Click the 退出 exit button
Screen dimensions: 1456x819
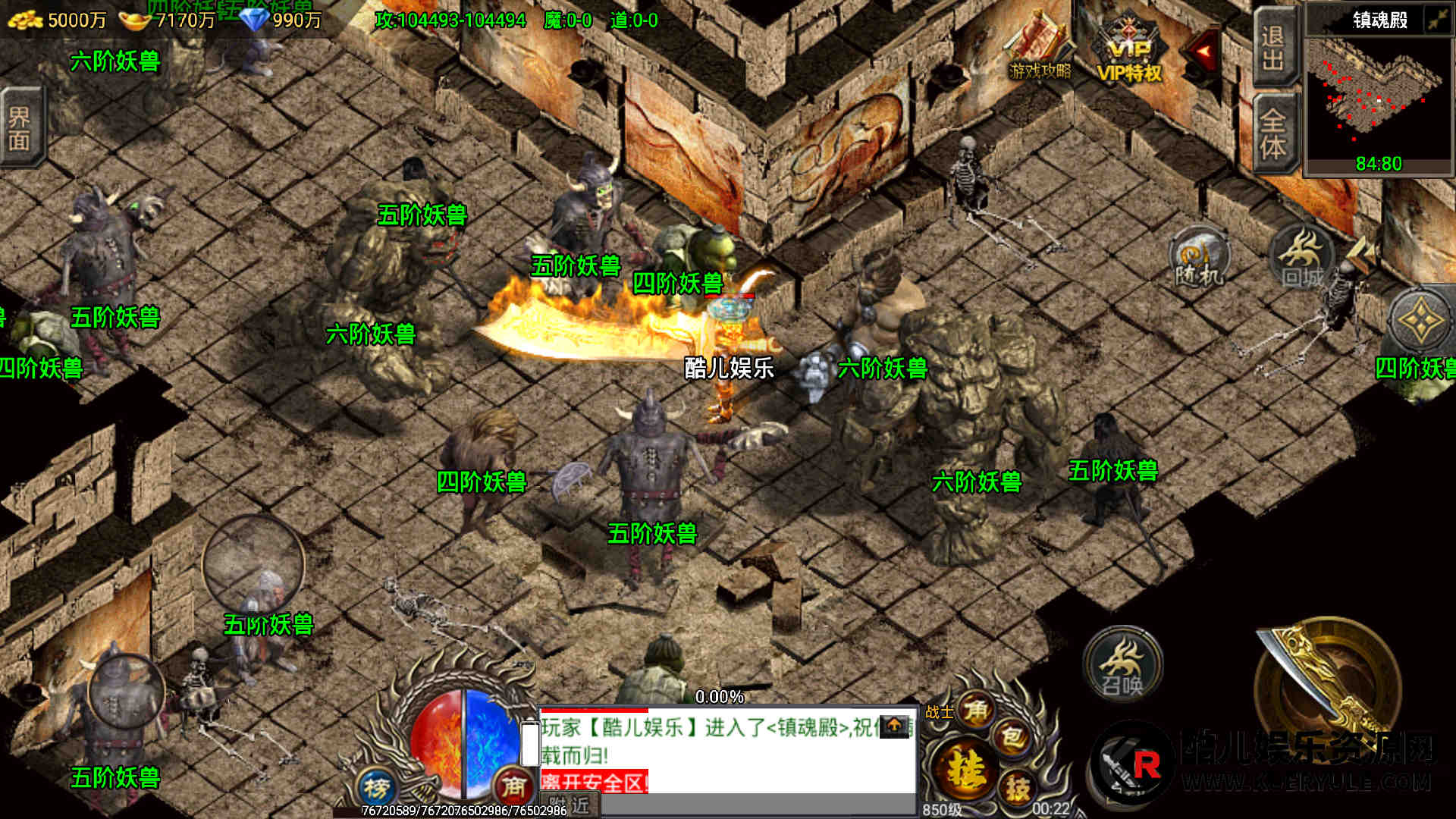1273,48
